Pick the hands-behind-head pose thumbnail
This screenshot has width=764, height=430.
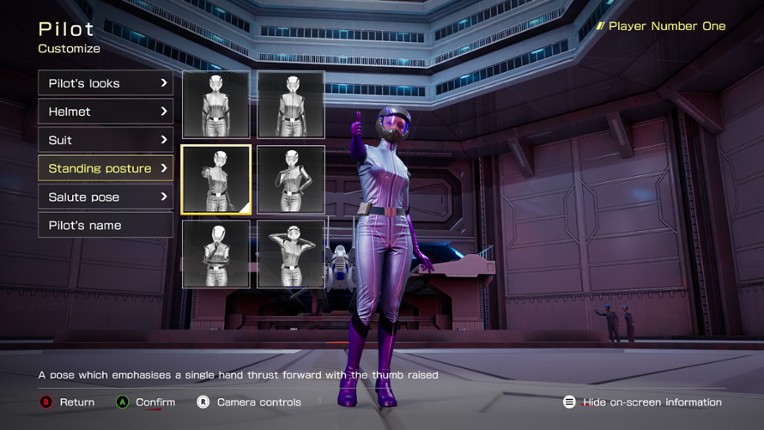pyautogui.click(x=291, y=253)
